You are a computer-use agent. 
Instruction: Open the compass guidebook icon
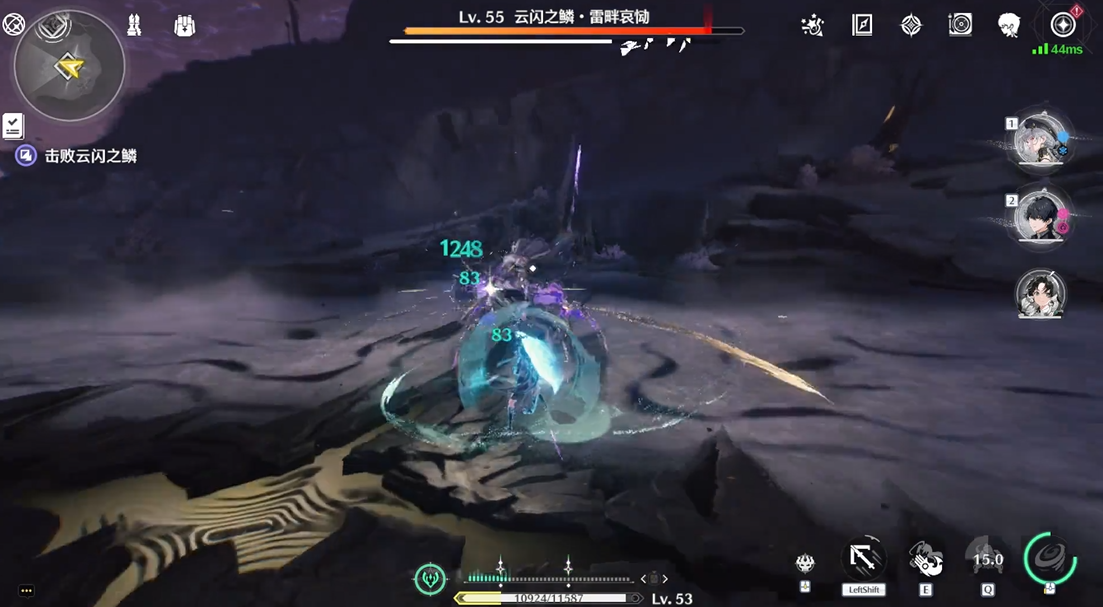tap(862, 26)
